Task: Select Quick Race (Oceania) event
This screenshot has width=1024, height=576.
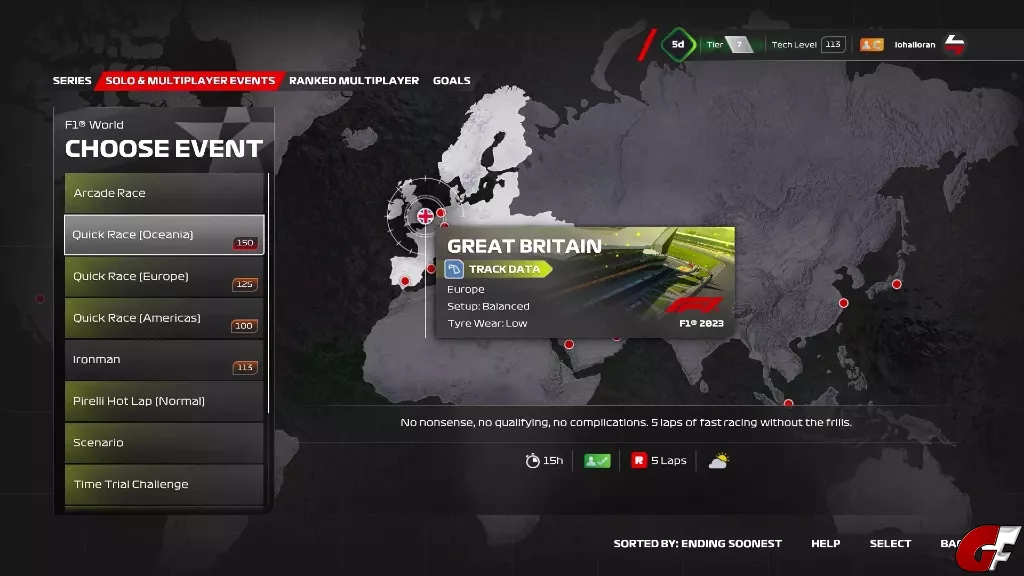Action: pos(165,235)
